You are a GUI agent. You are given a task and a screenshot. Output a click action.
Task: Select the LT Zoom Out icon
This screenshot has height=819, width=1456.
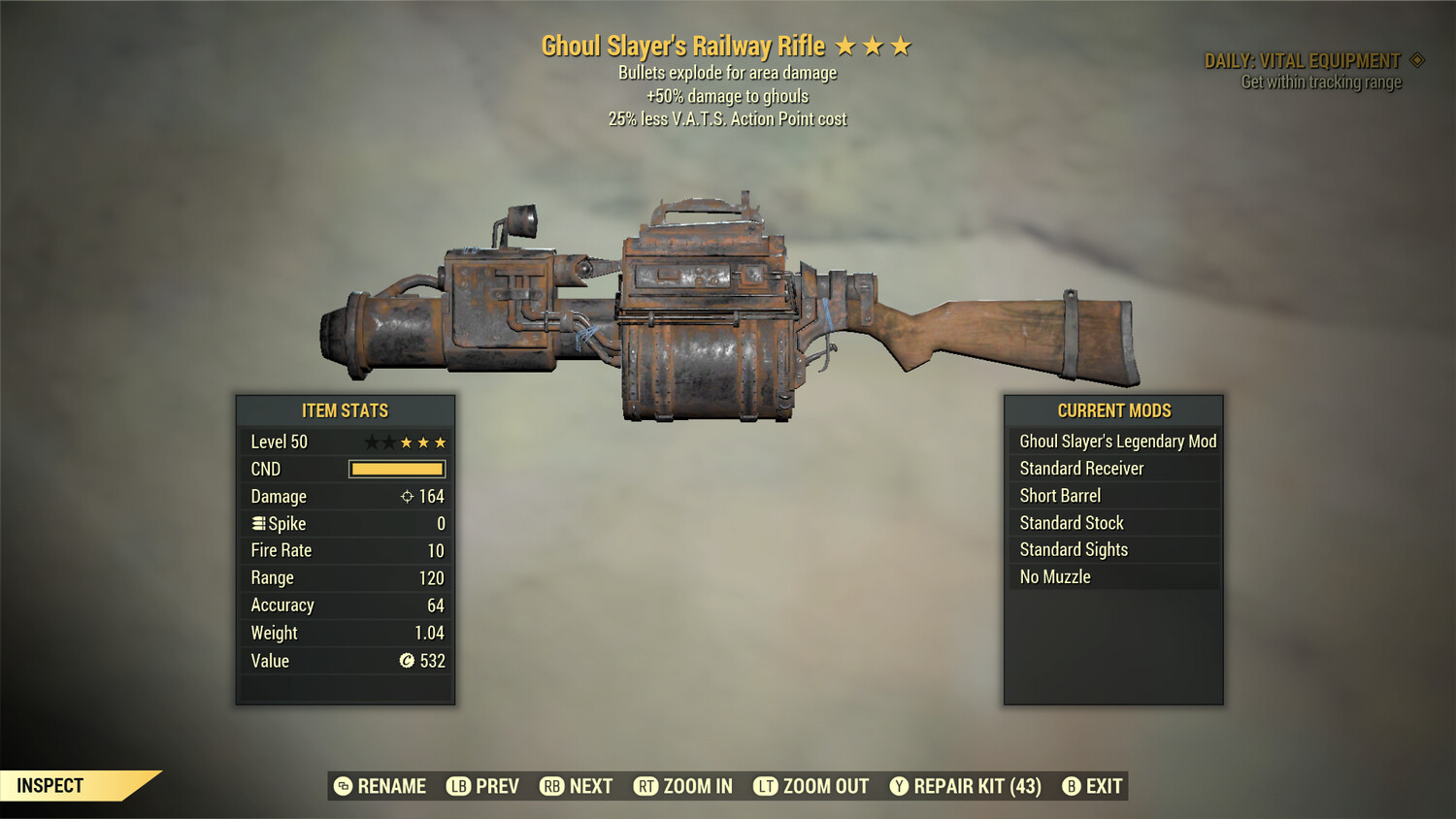pyautogui.click(x=764, y=786)
